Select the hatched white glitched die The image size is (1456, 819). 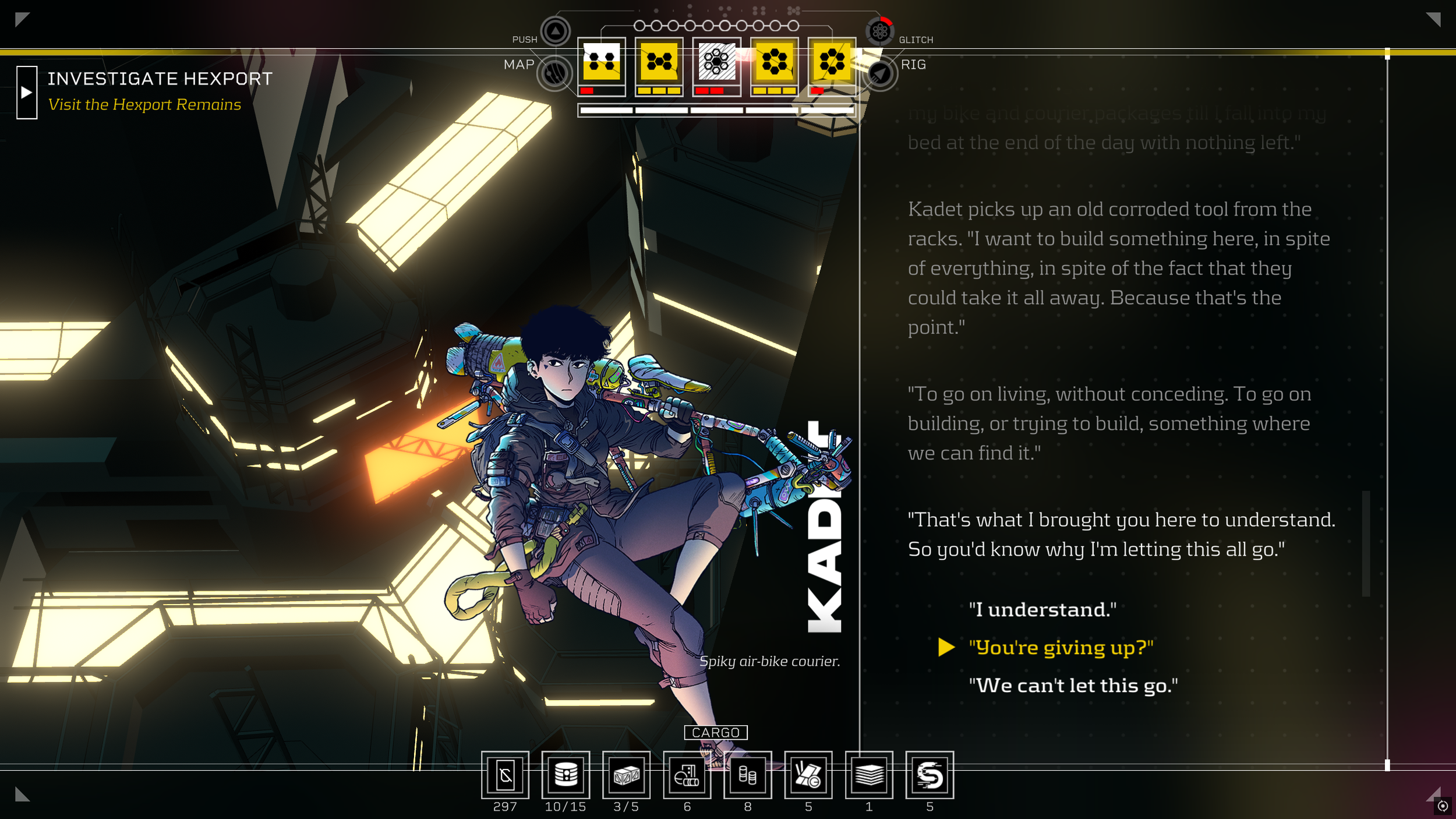pos(716,61)
